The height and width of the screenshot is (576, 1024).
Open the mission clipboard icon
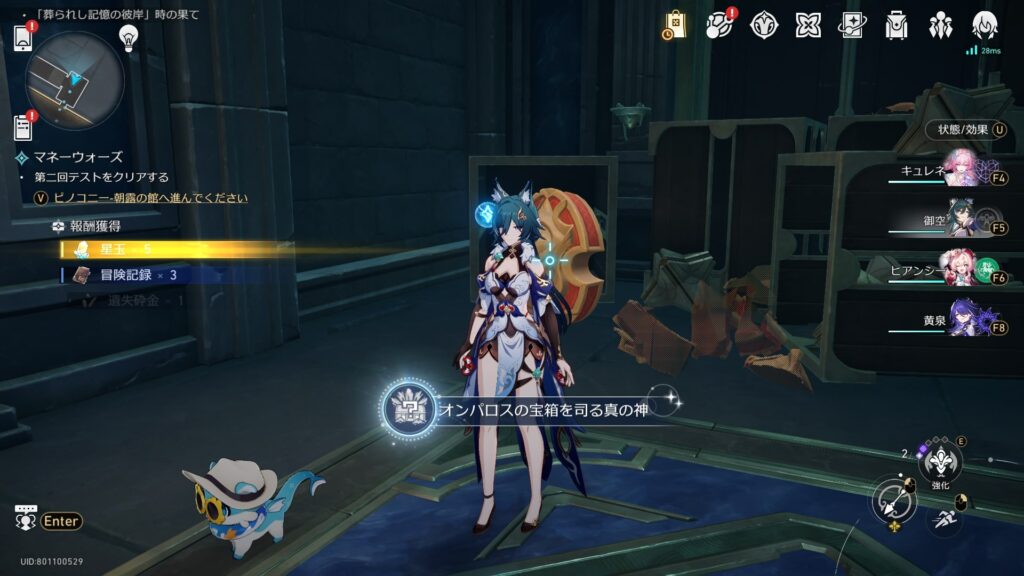coord(24,127)
